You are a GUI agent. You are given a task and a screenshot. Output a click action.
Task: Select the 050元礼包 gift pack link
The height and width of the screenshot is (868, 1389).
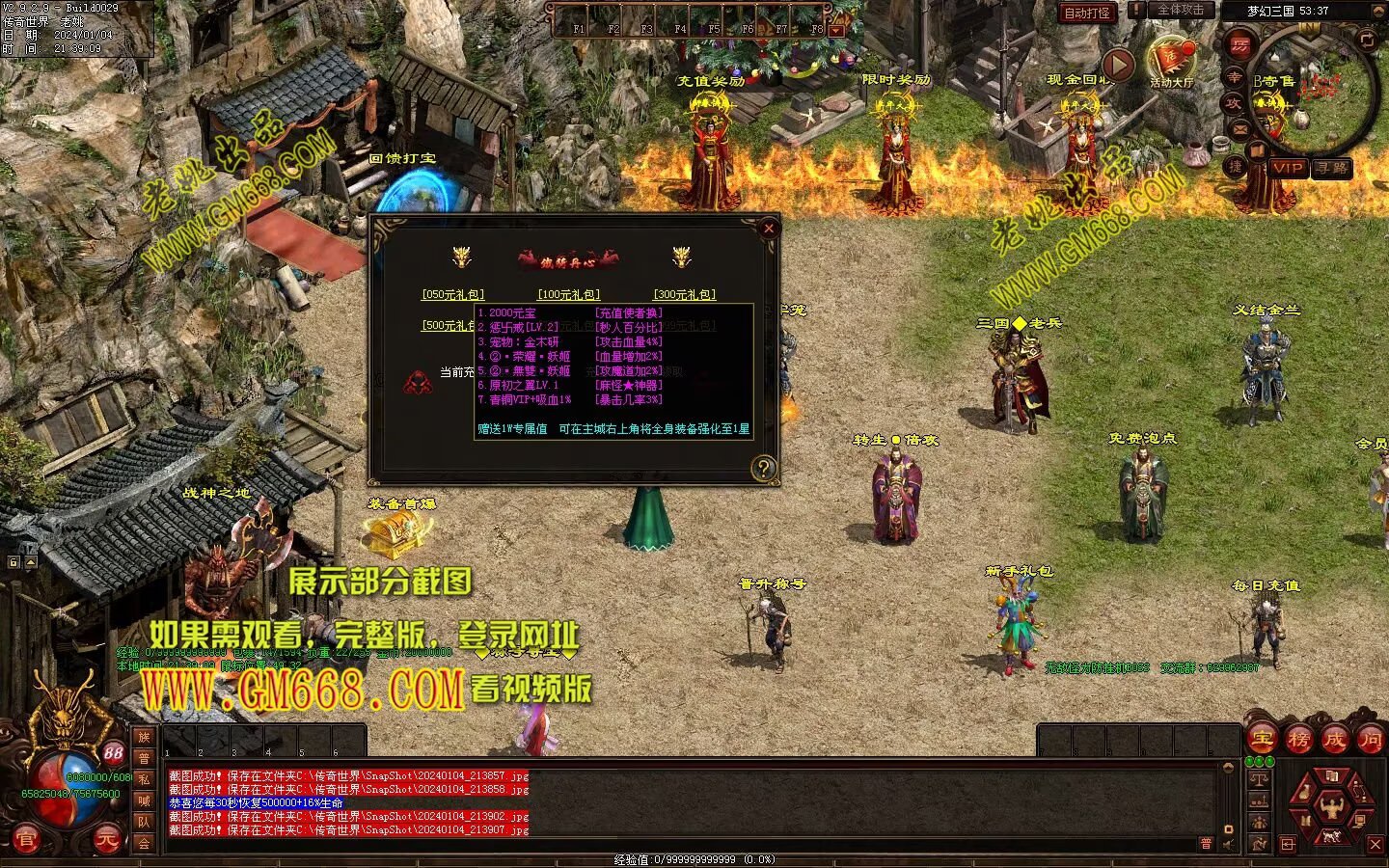click(452, 295)
